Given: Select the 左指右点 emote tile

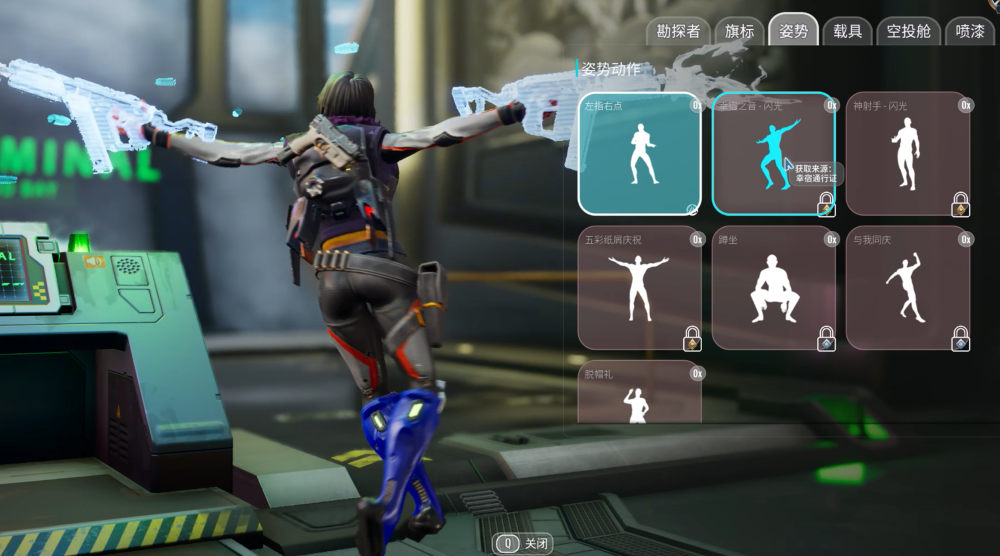Looking at the screenshot, I should 640,153.
